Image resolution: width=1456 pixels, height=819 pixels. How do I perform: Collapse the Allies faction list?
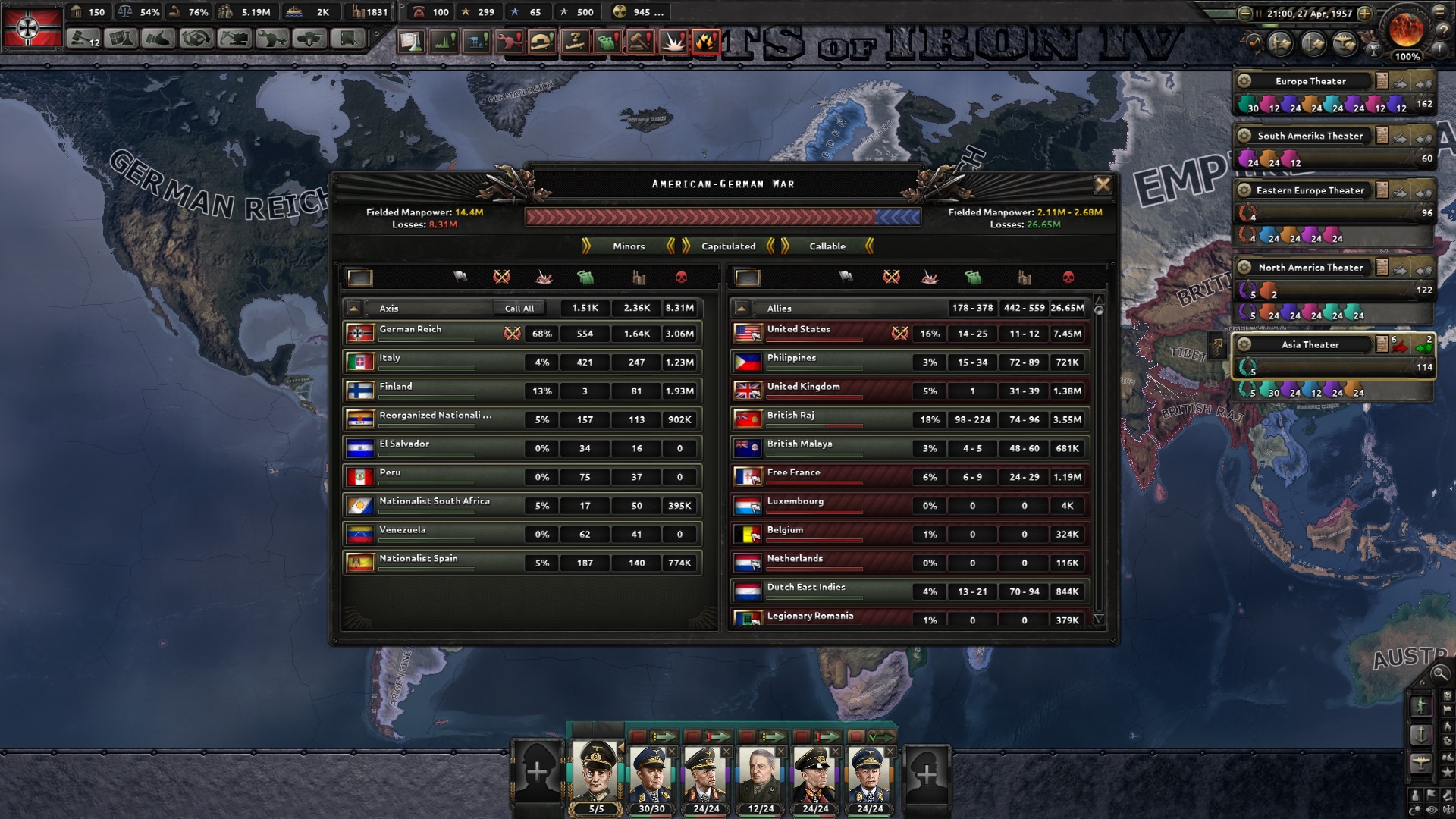tap(740, 308)
